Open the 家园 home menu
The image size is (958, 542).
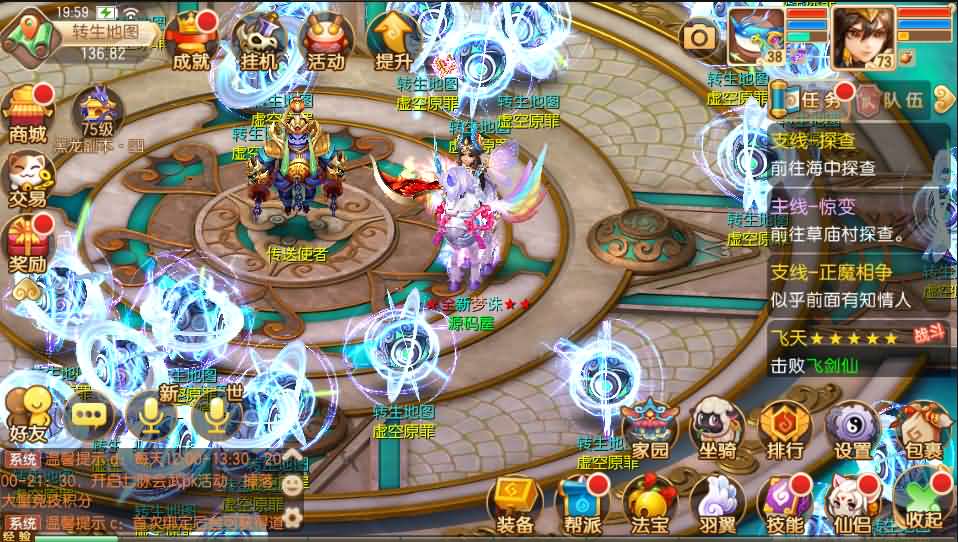pos(645,430)
